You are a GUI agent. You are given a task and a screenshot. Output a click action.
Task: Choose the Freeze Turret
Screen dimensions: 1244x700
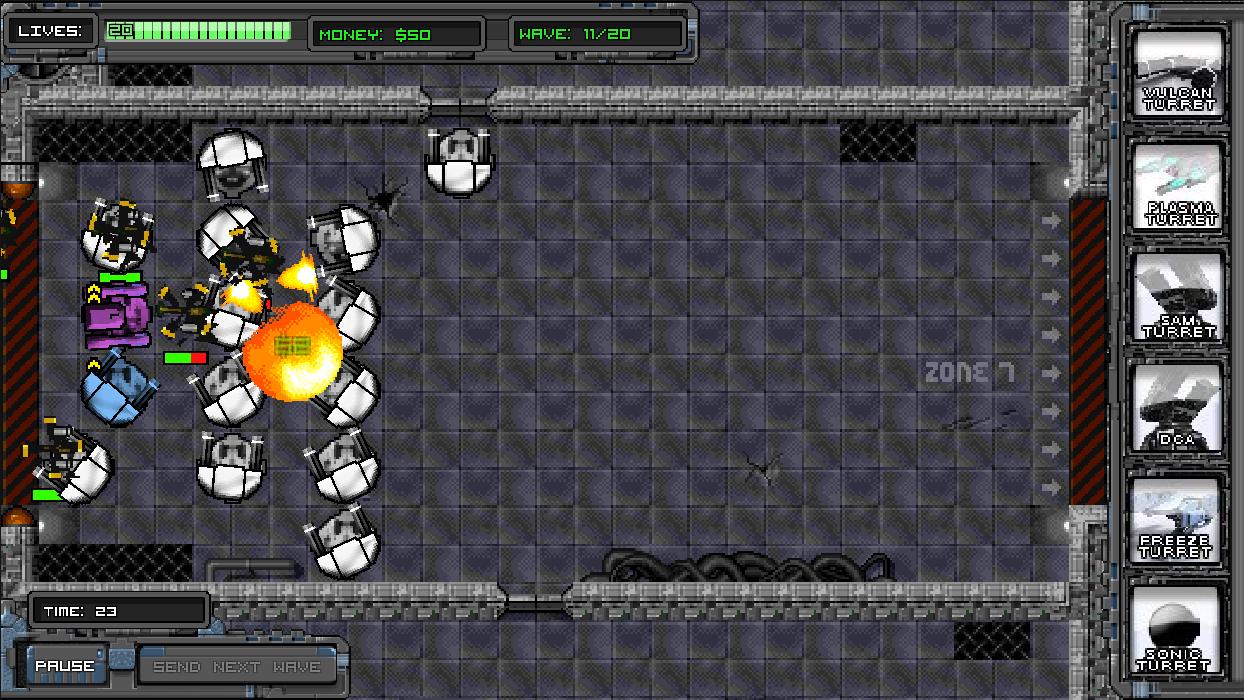(1178, 519)
